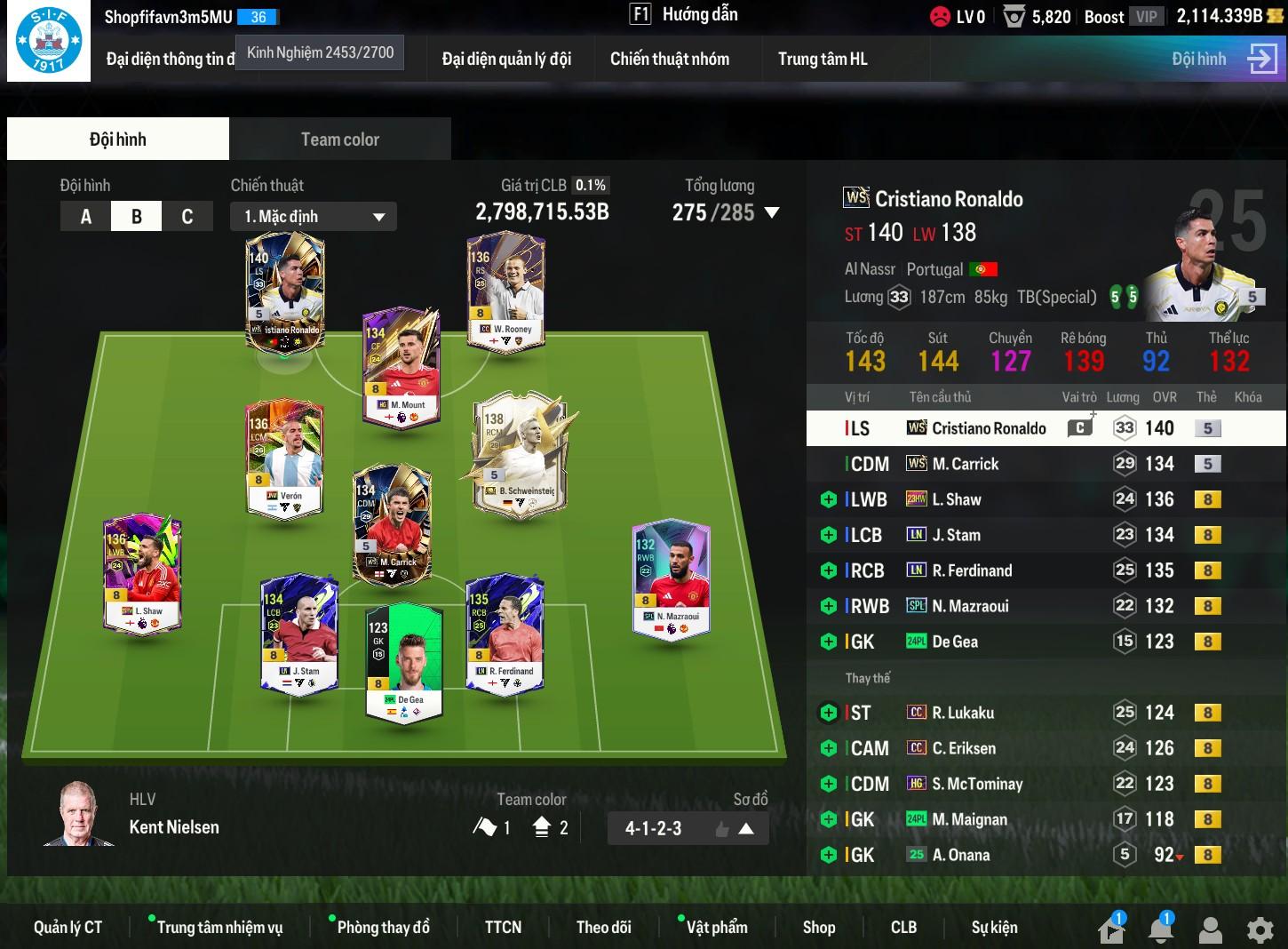
Task: Expand the Tổng lương salary arrow
Action: tap(772, 213)
